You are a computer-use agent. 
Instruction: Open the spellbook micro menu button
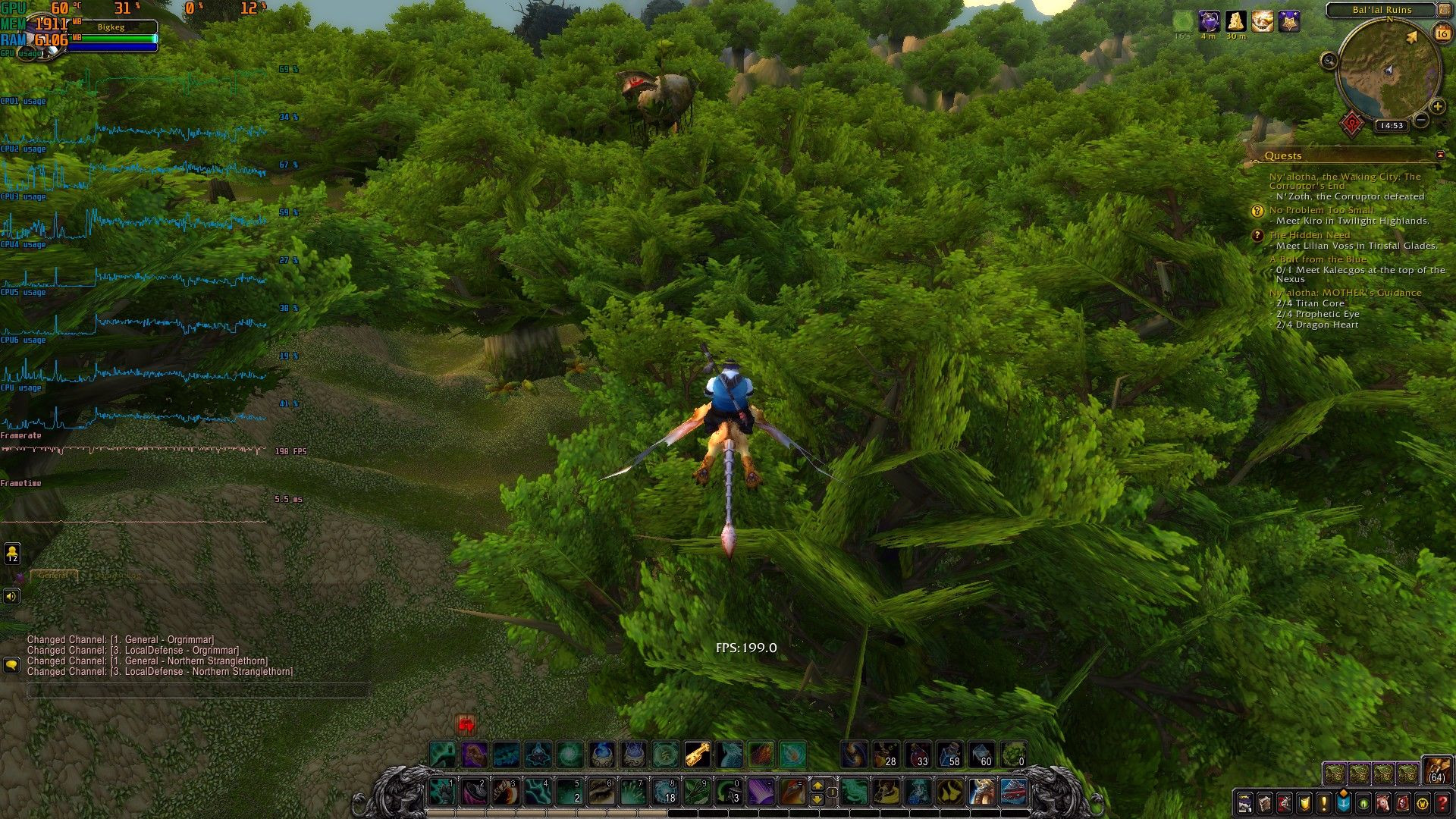tap(1265, 802)
